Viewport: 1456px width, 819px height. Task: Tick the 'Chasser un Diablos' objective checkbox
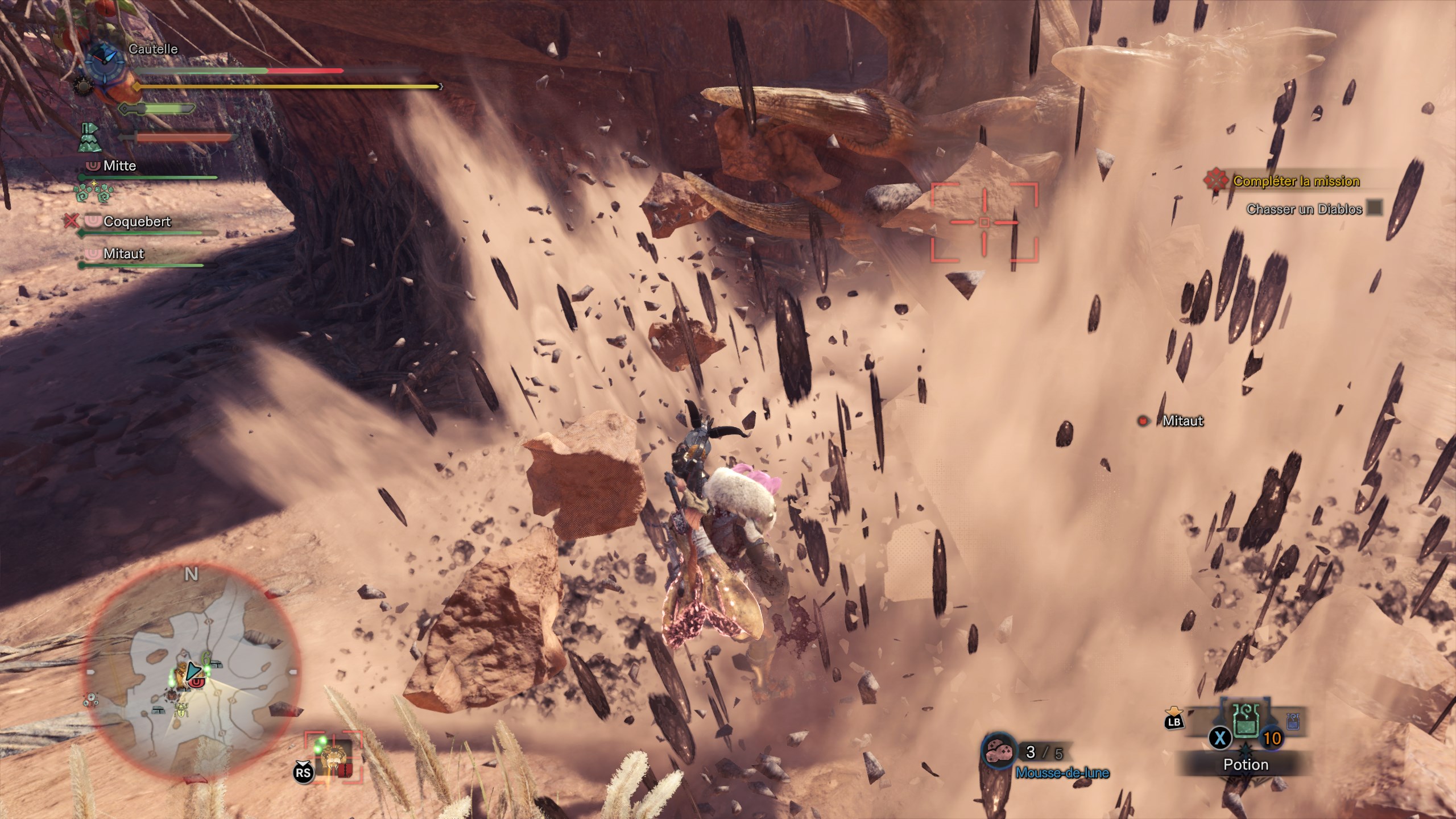[x=1374, y=208]
